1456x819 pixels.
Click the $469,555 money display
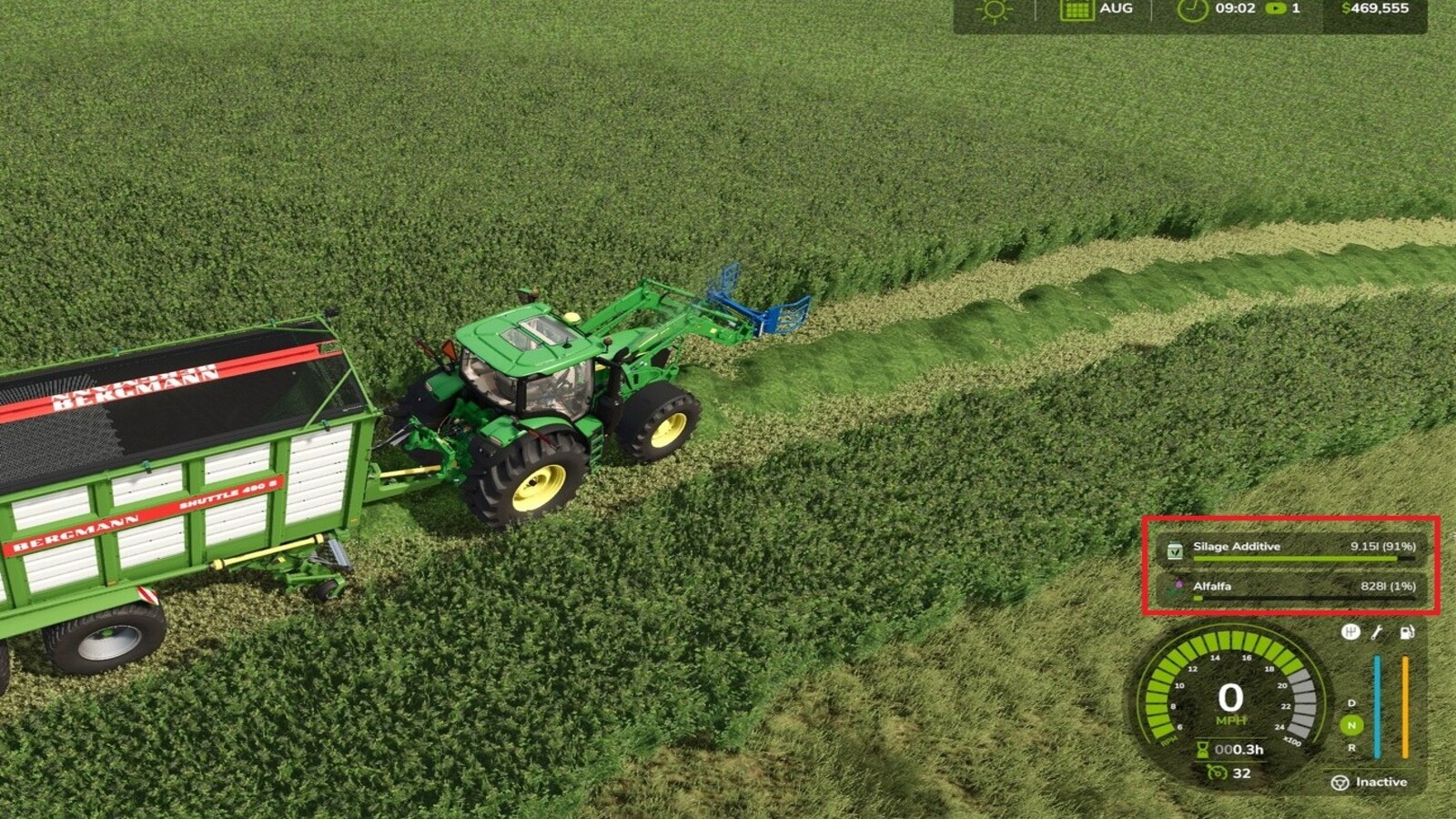click(x=1376, y=9)
